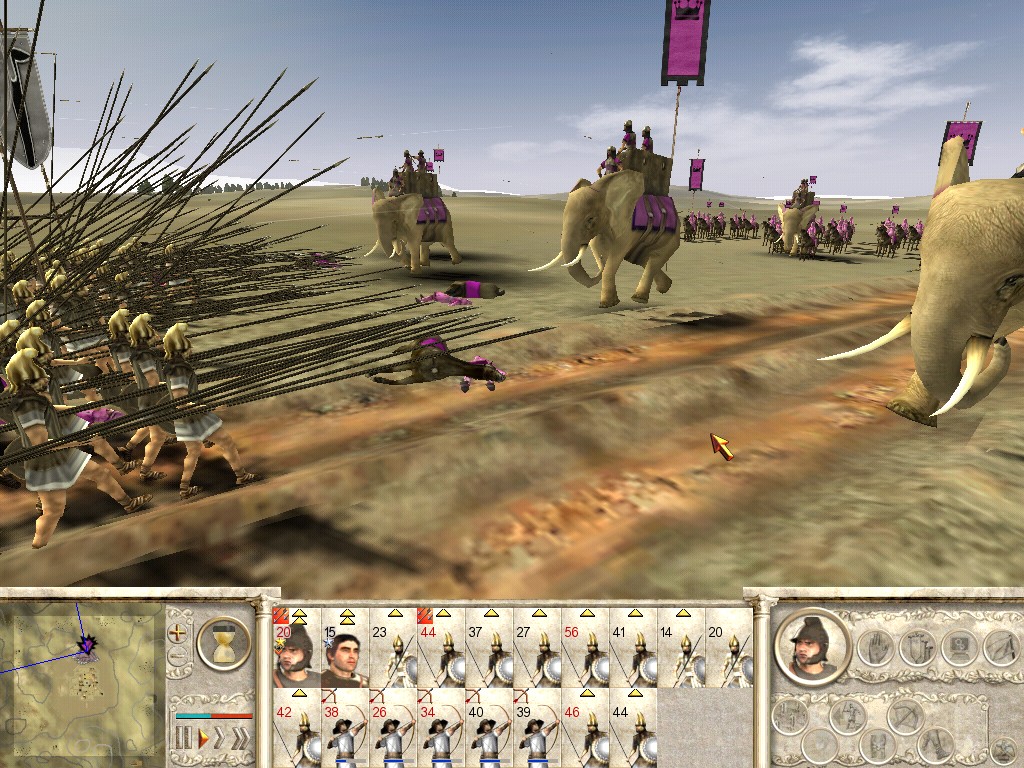Image resolution: width=1024 pixels, height=768 pixels.
Task: Click the battlefield minimap
Action: click(82, 665)
